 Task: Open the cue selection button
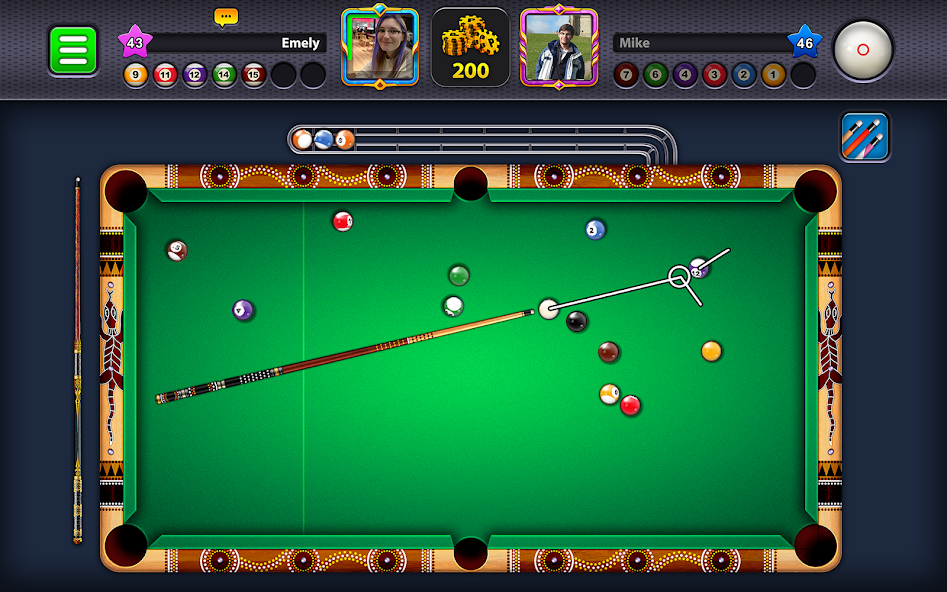[x=865, y=137]
